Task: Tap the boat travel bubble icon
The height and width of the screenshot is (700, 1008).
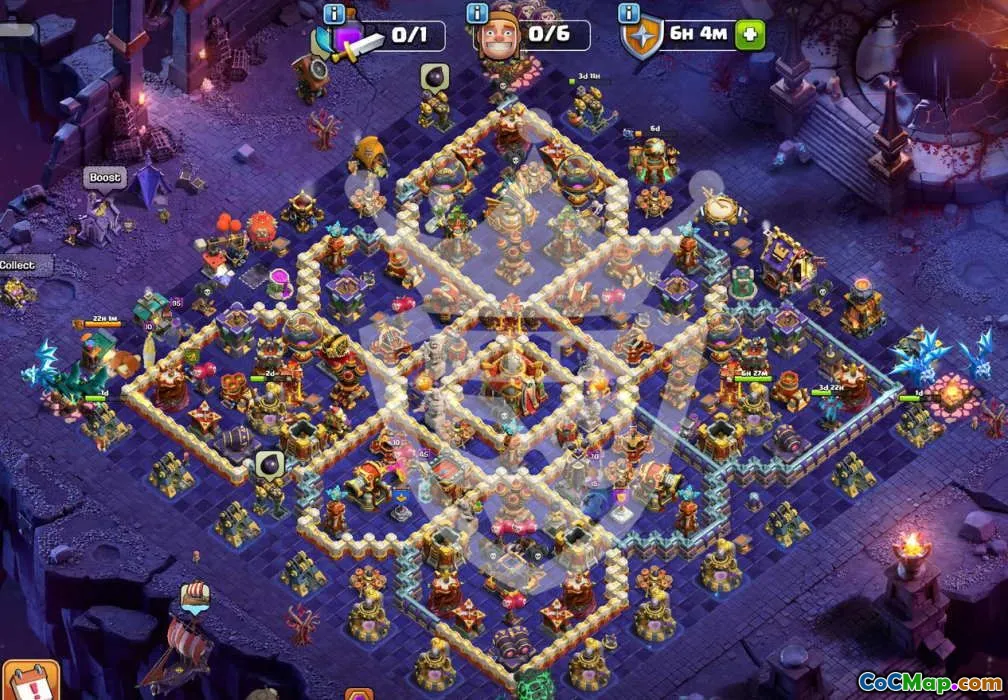Action: pyautogui.click(x=195, y=597)
